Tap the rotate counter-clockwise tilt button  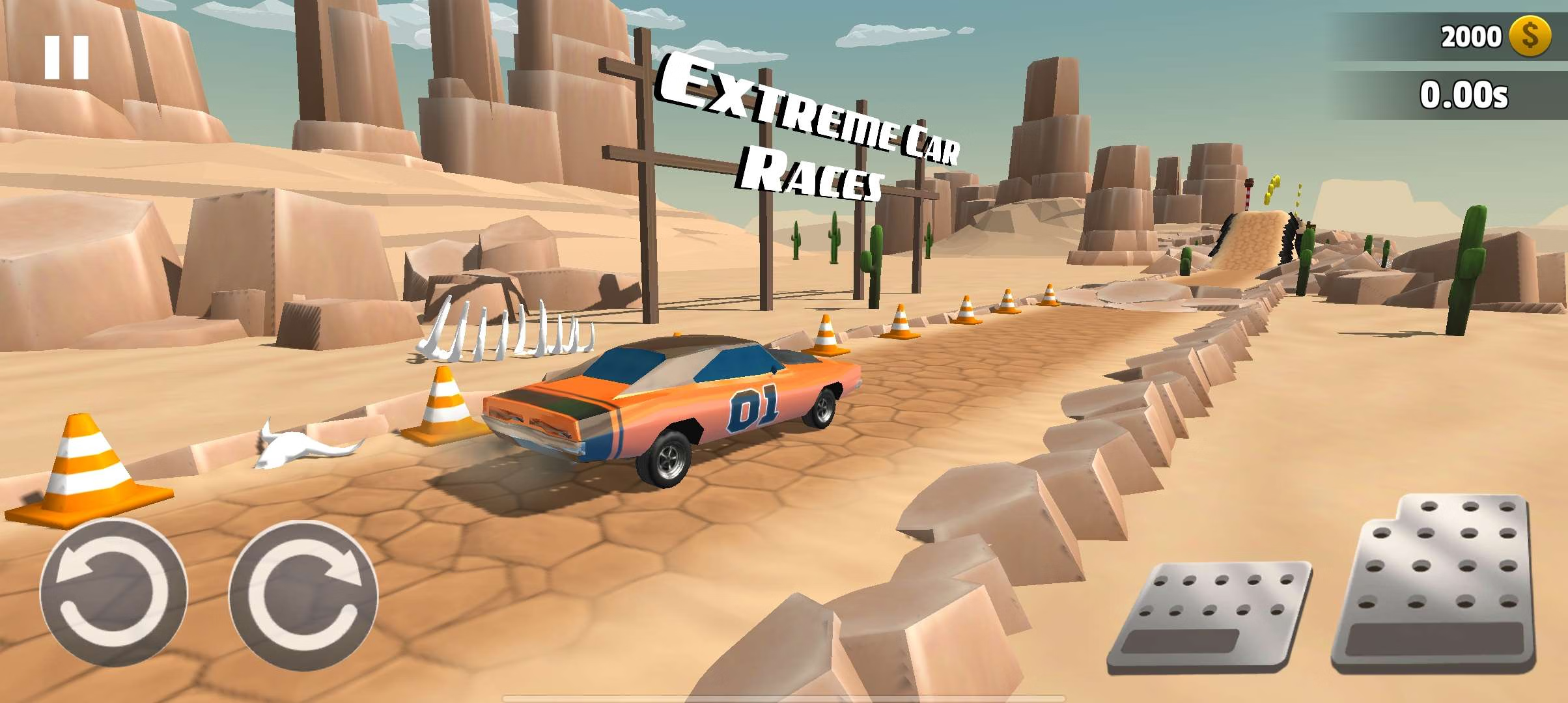click(113, 594)
